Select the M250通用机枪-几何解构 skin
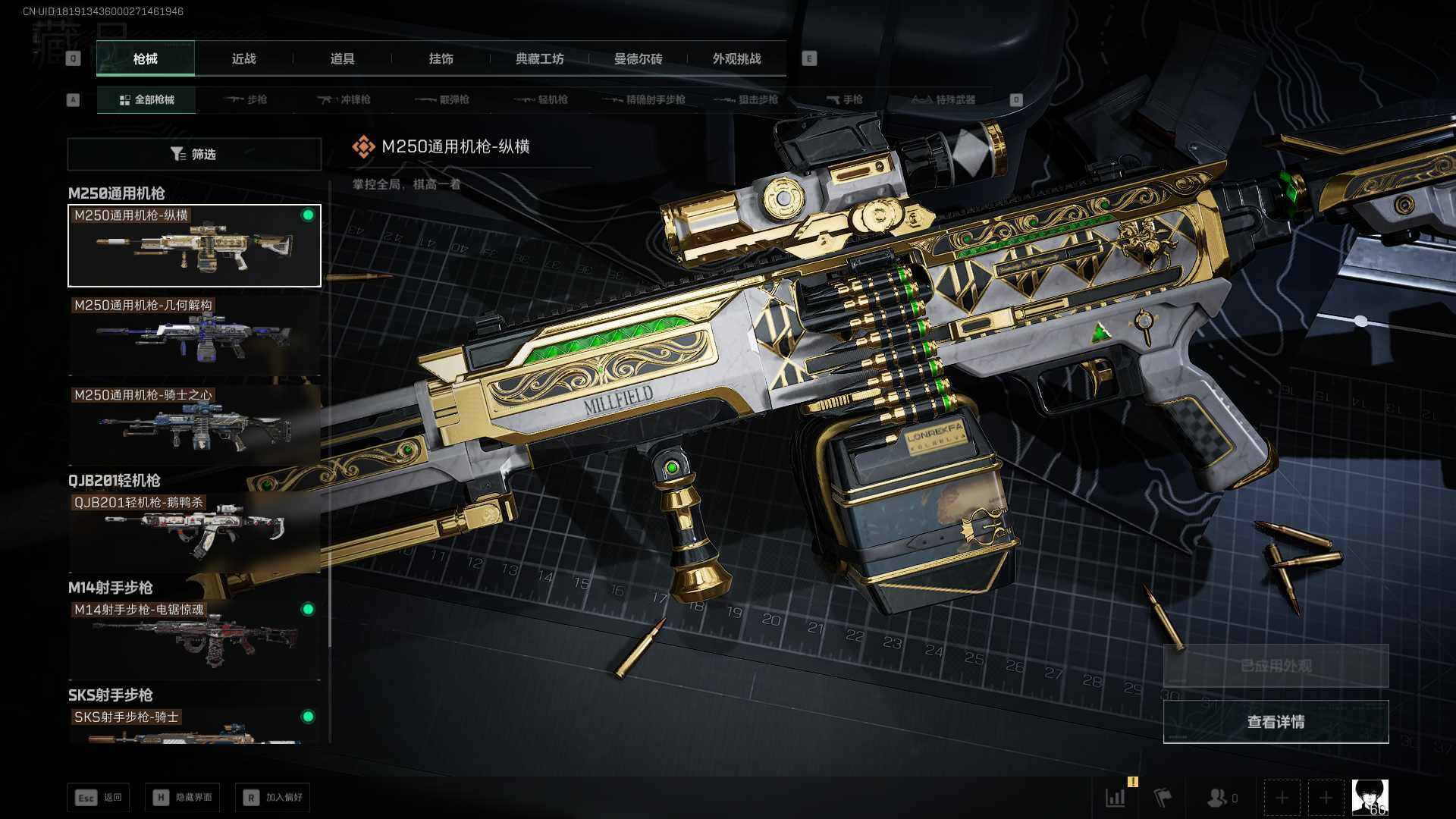Screen dimensions: 1456x819 pos(194,335)
